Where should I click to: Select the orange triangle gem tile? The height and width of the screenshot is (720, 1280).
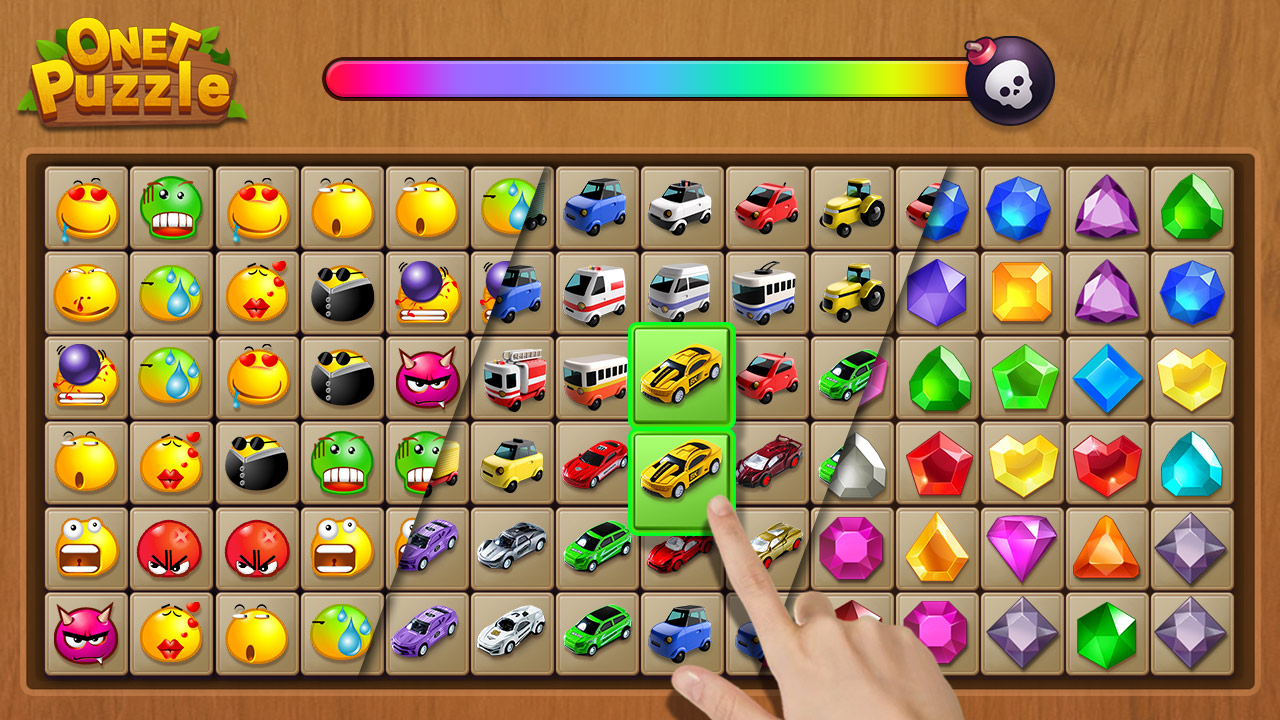point(1108,548)
